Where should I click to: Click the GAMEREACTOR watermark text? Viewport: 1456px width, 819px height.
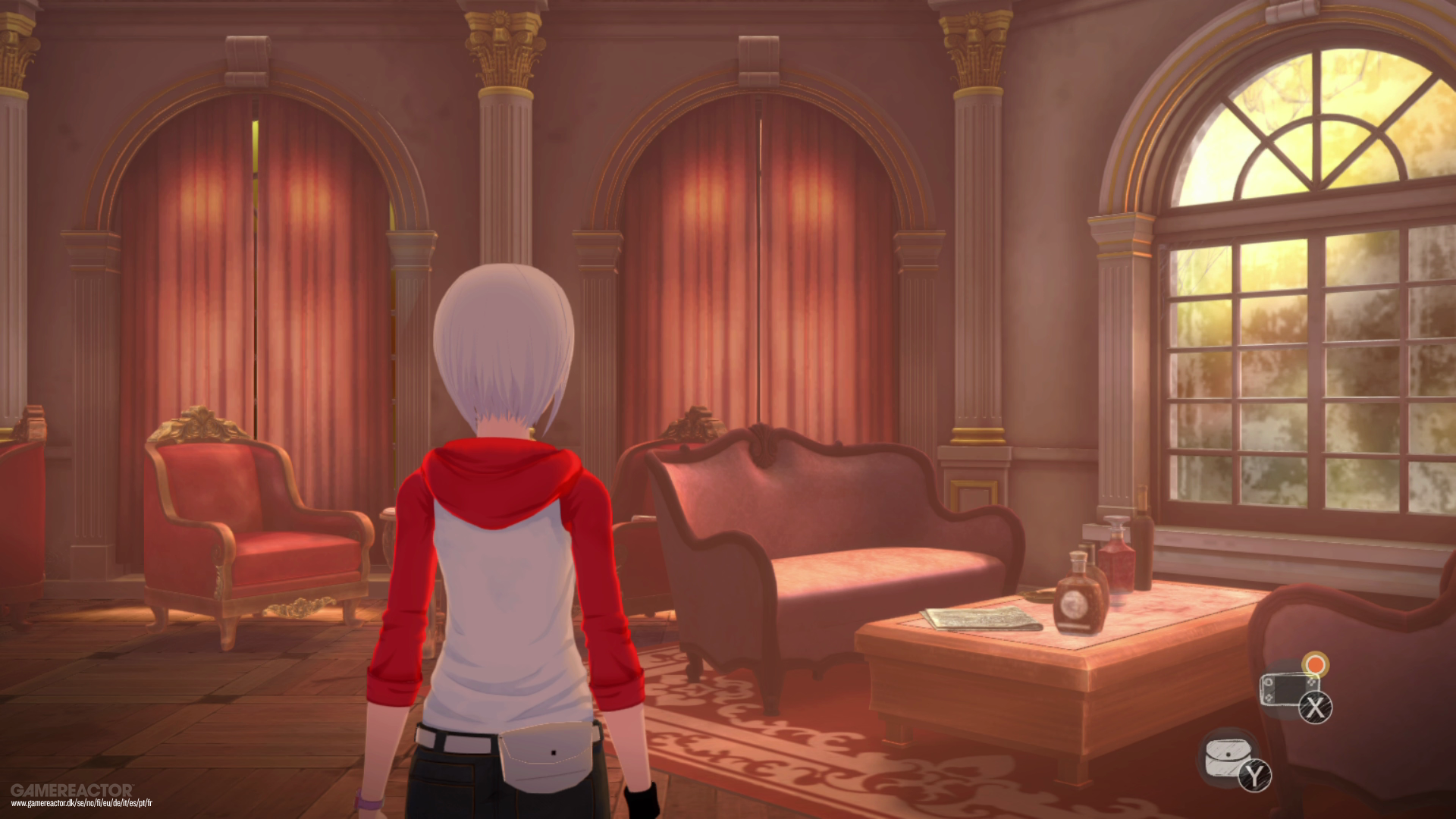[72, 789]
